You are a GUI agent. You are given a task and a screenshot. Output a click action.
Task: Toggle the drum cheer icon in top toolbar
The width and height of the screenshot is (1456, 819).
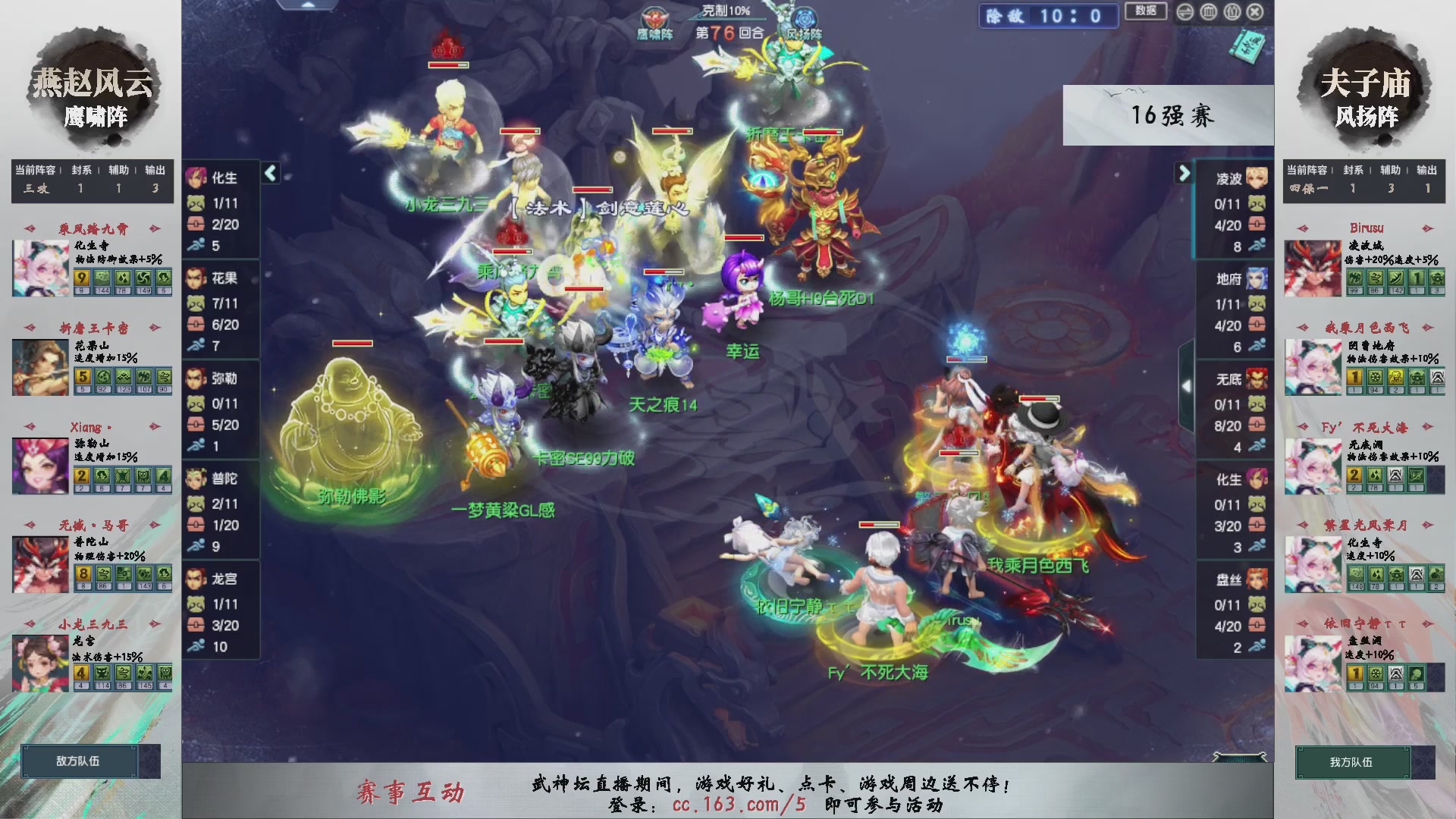[1208, 12]
